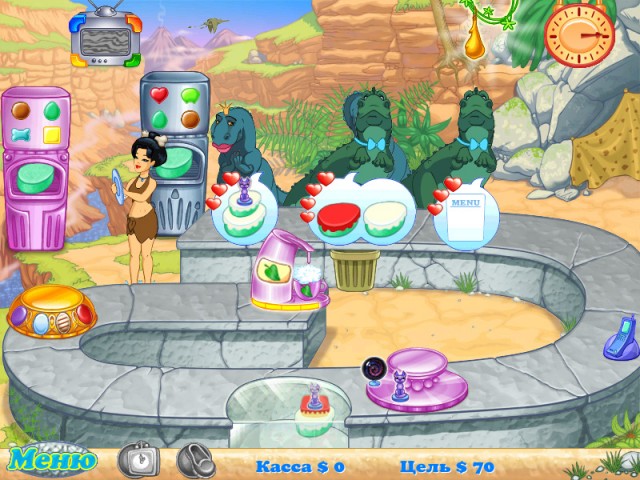Screen dimensions: 640x480
Task: Click the small TV icon in bottom bar
Action: coord(138,460)
